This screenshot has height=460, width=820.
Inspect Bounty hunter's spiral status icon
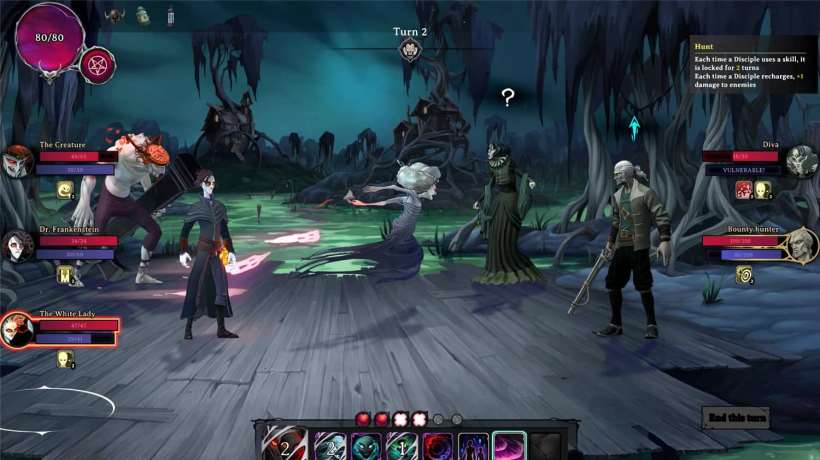point(744,274)
